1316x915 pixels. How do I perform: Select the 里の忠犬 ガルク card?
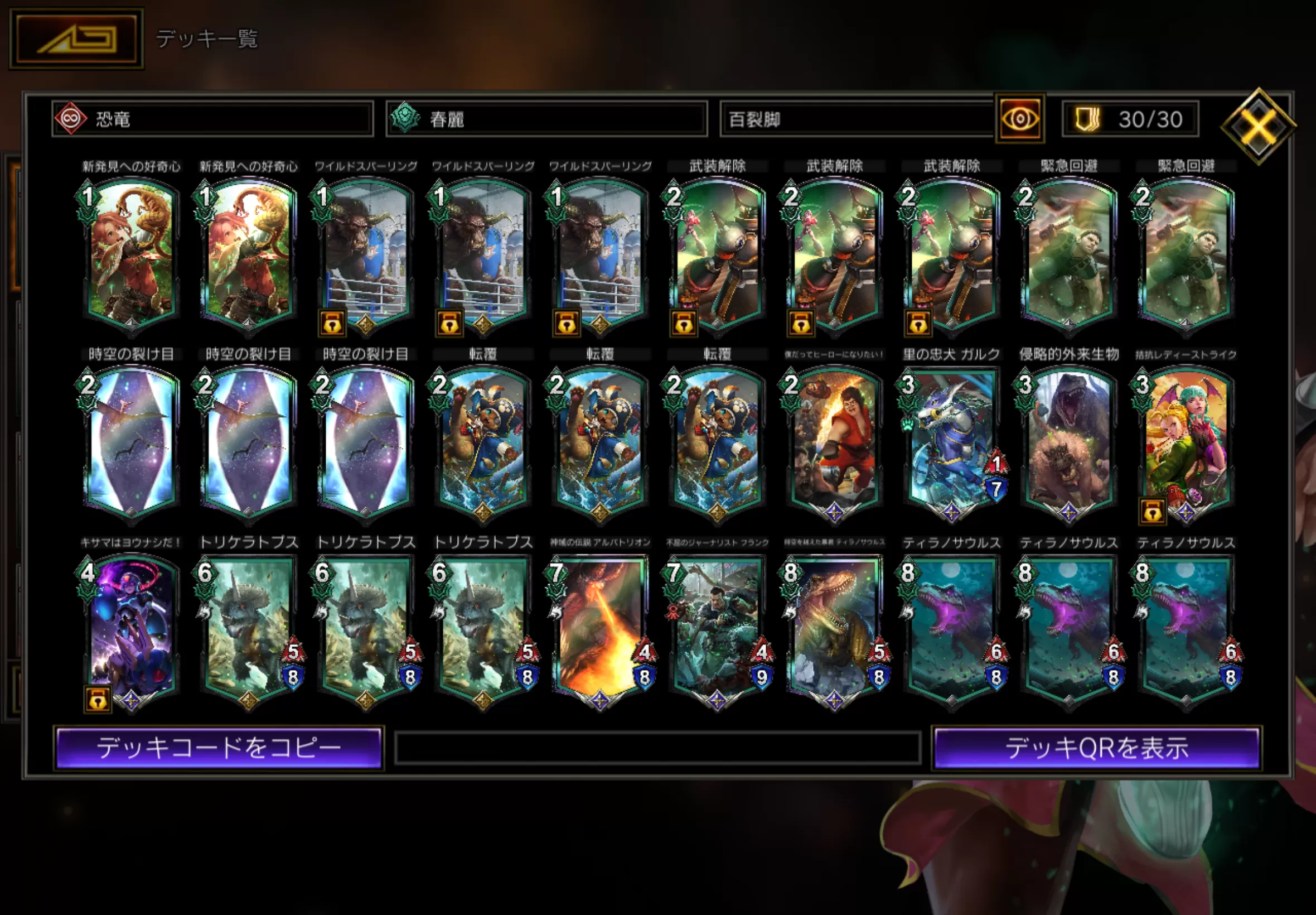click(x=951, y=441)
